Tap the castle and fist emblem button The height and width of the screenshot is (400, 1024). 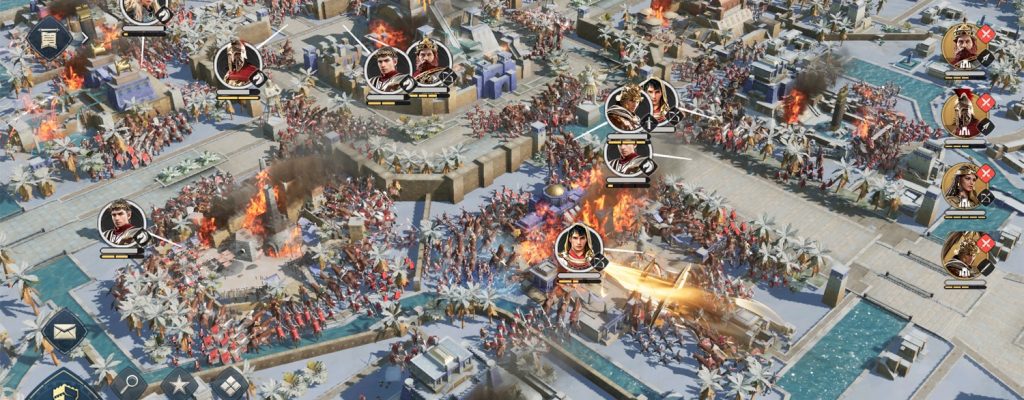coord(60,388)
